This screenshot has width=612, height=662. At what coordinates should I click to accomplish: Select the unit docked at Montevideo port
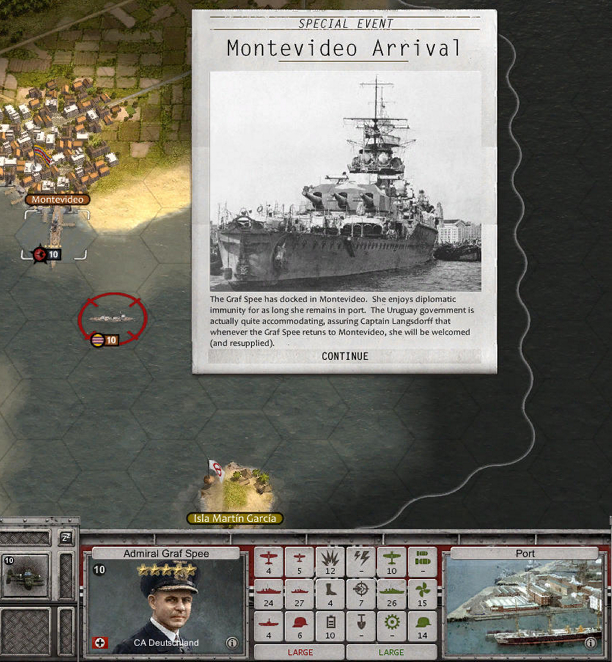click(47, 254)
